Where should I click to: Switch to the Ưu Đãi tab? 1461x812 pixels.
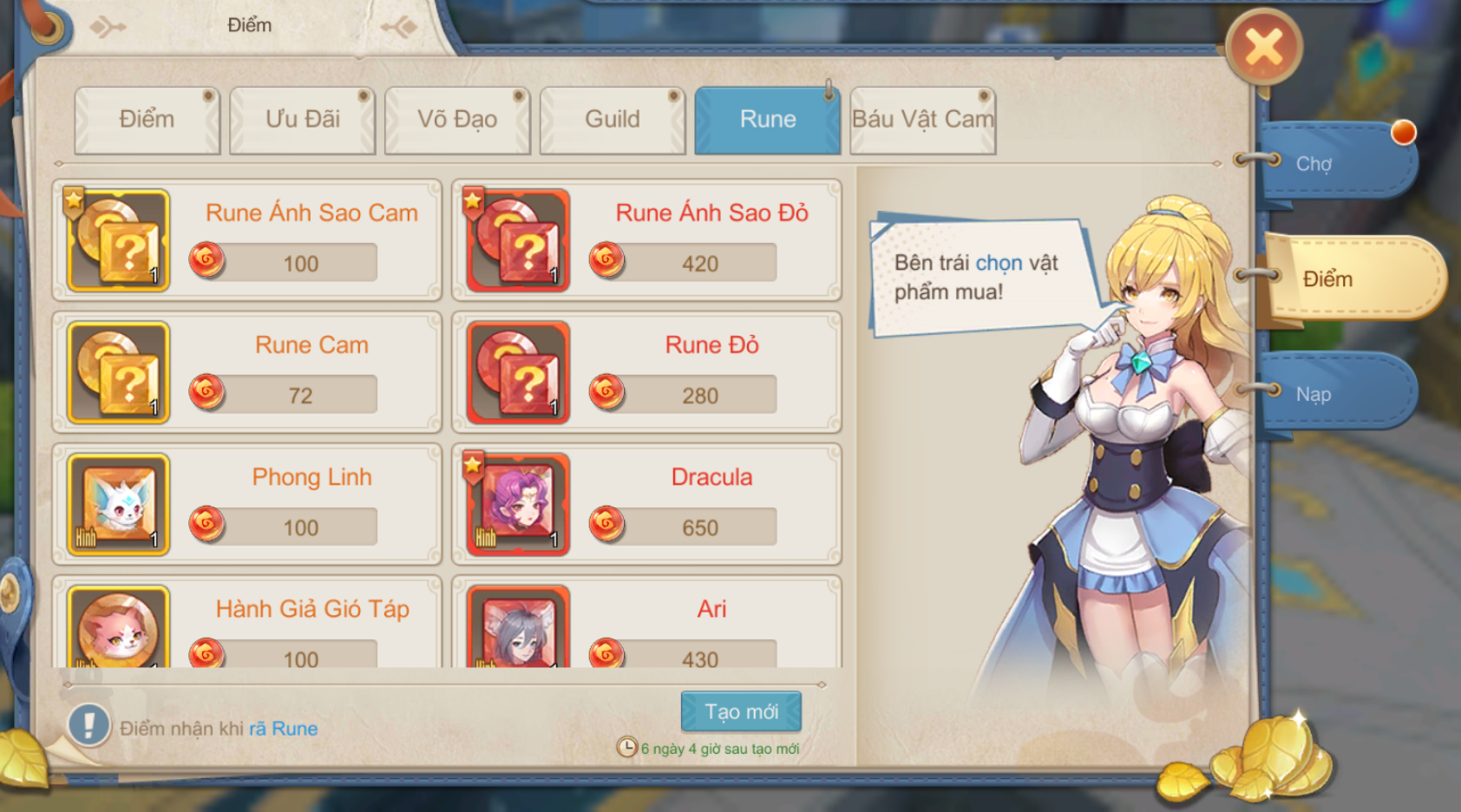pos(302,120)
